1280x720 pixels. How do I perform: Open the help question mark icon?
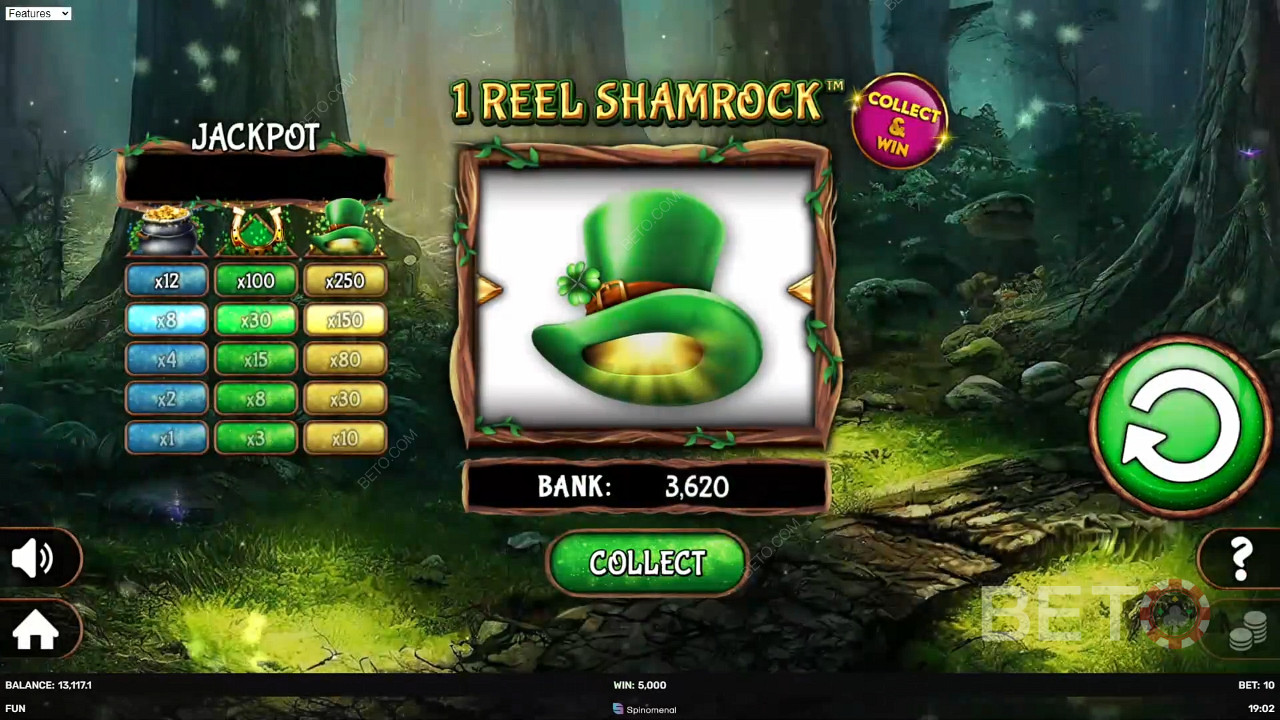coord(1241,558)
